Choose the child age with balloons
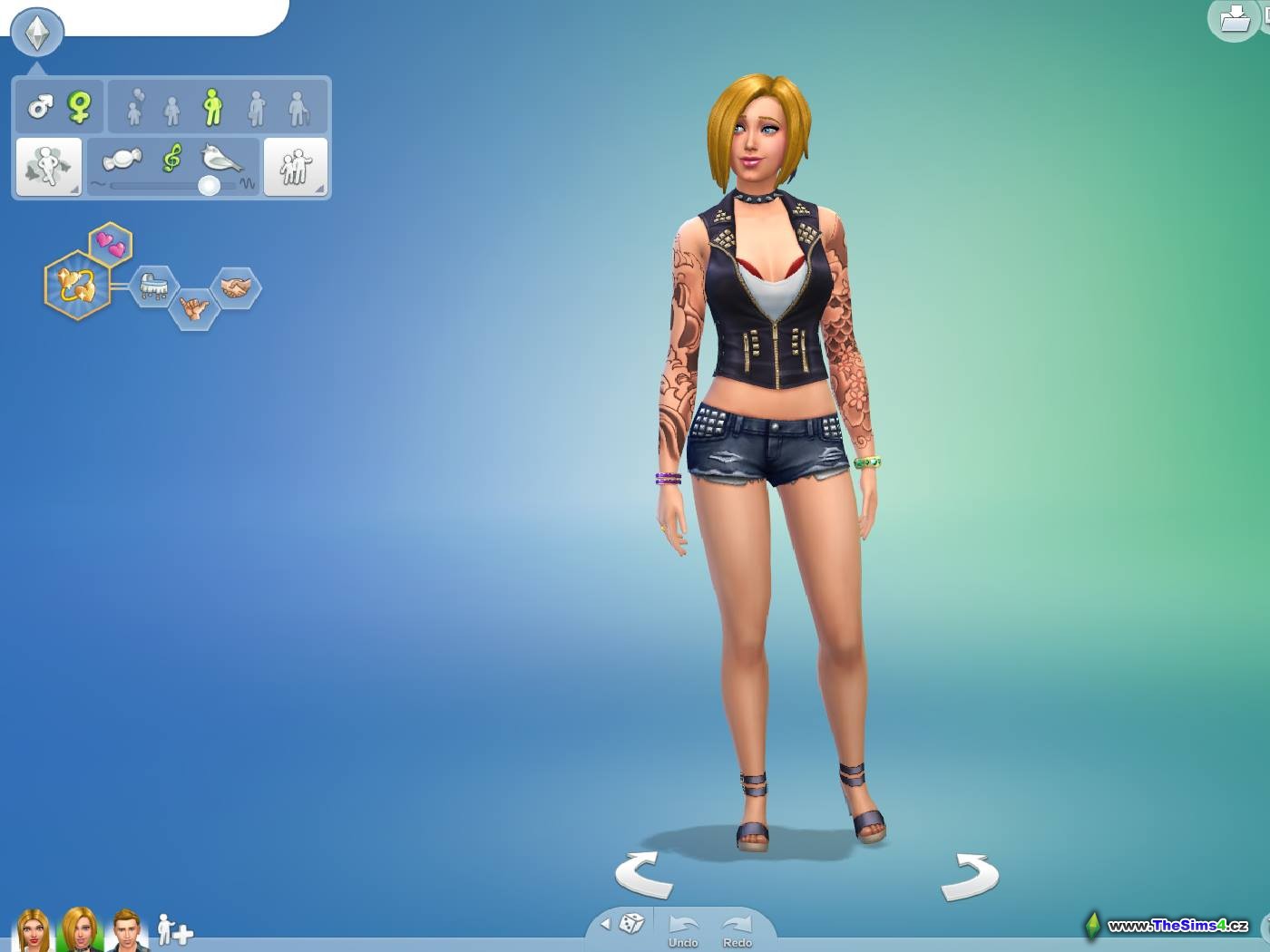Screen dimensions: 1270x952 (x=134, y=108)
